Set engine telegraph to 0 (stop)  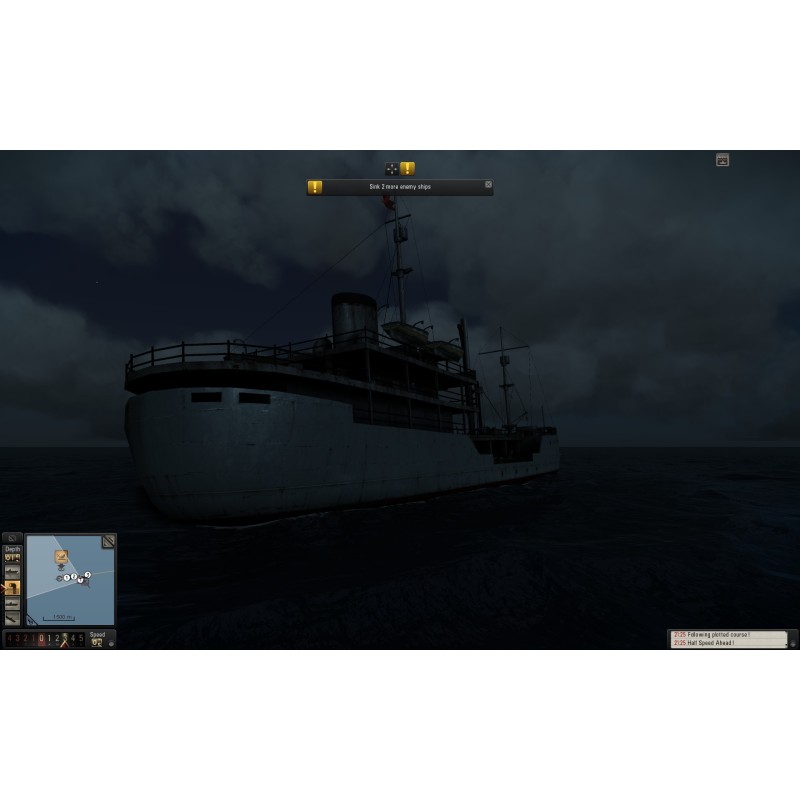[41, 638]
